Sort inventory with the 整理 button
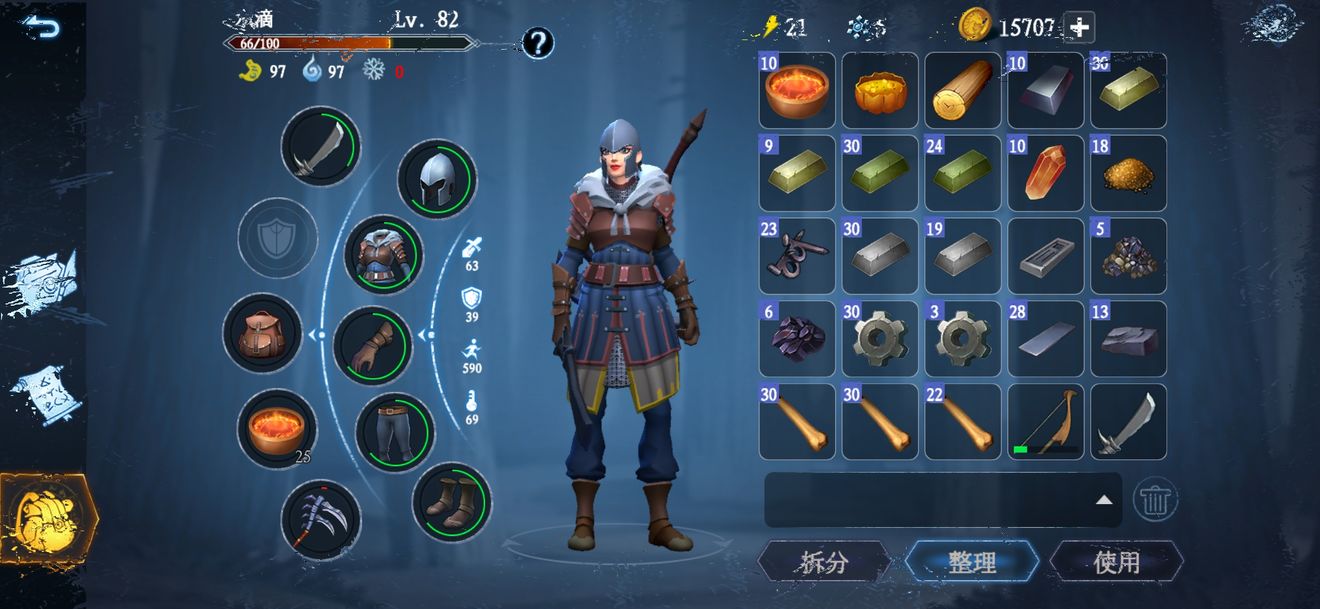Image resolution: width=1320 pixels, height=609 pixels. click(x=971, y=562)
